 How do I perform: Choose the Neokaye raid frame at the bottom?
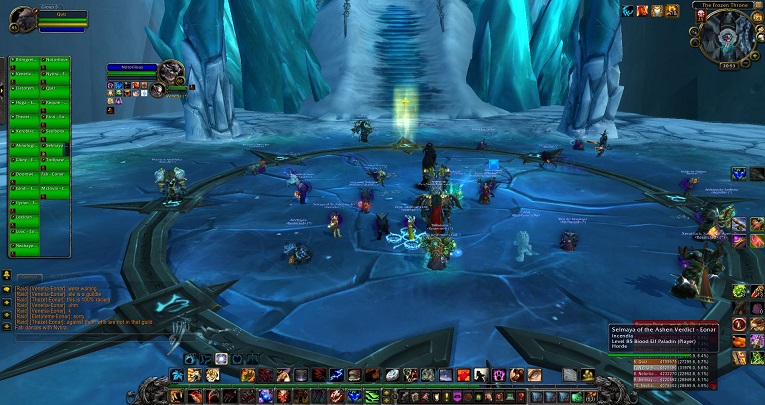click(x=24, y=245)
